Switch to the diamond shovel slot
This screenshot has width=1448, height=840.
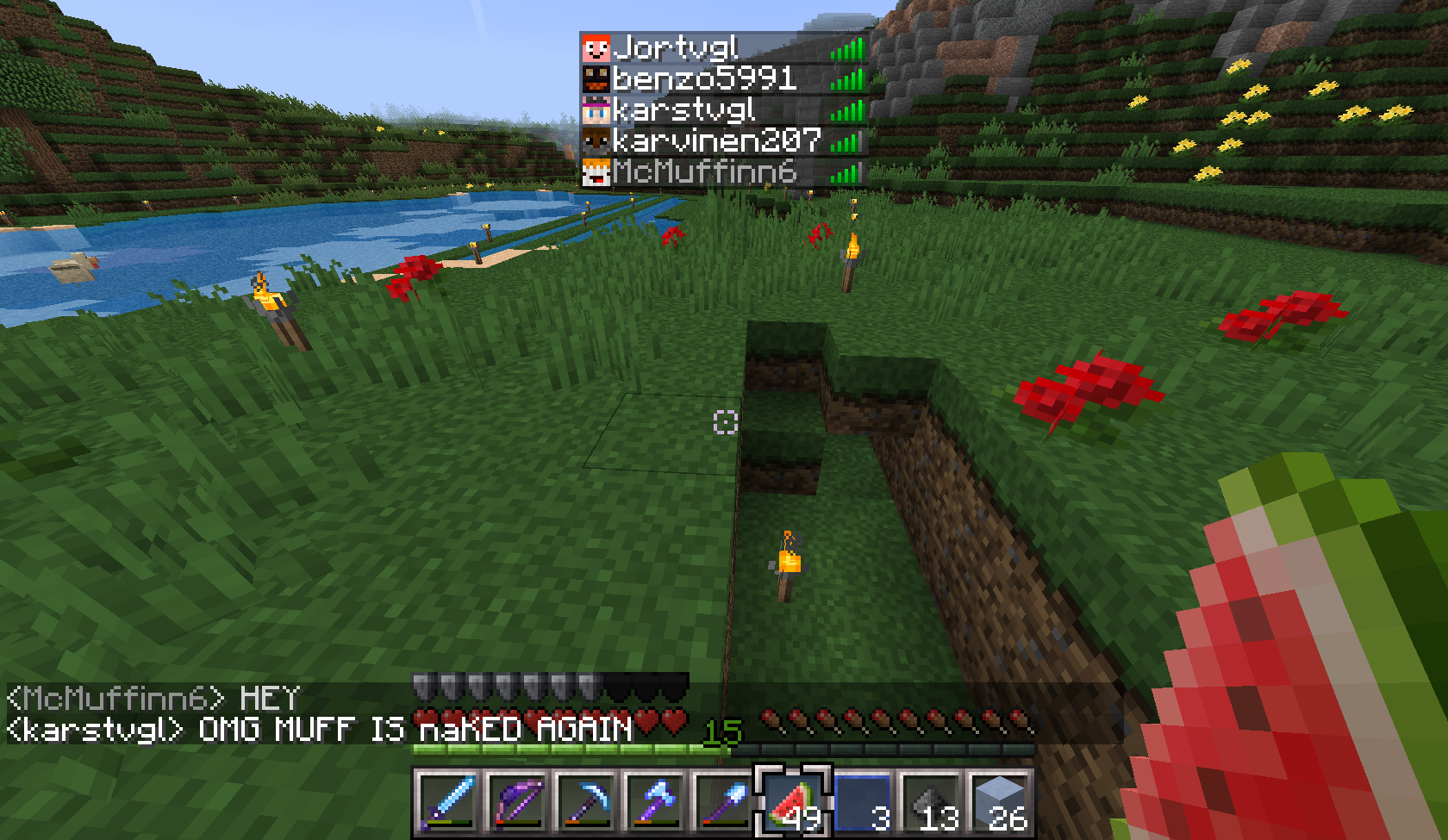point(724,801)
